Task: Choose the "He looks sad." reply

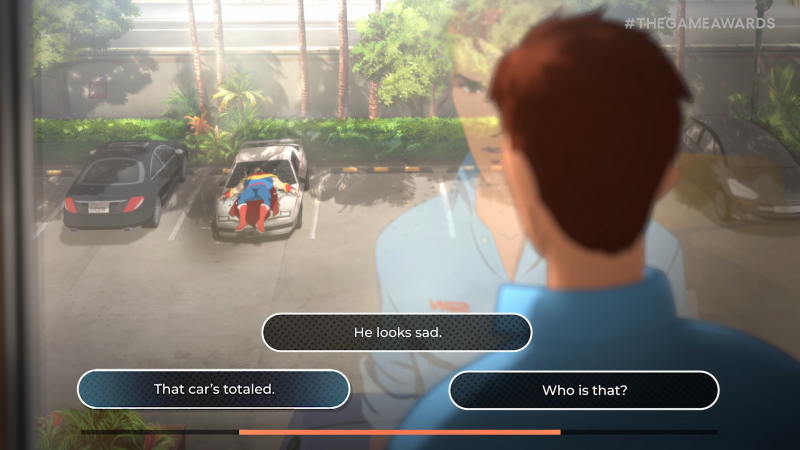Action: (397, 332)
